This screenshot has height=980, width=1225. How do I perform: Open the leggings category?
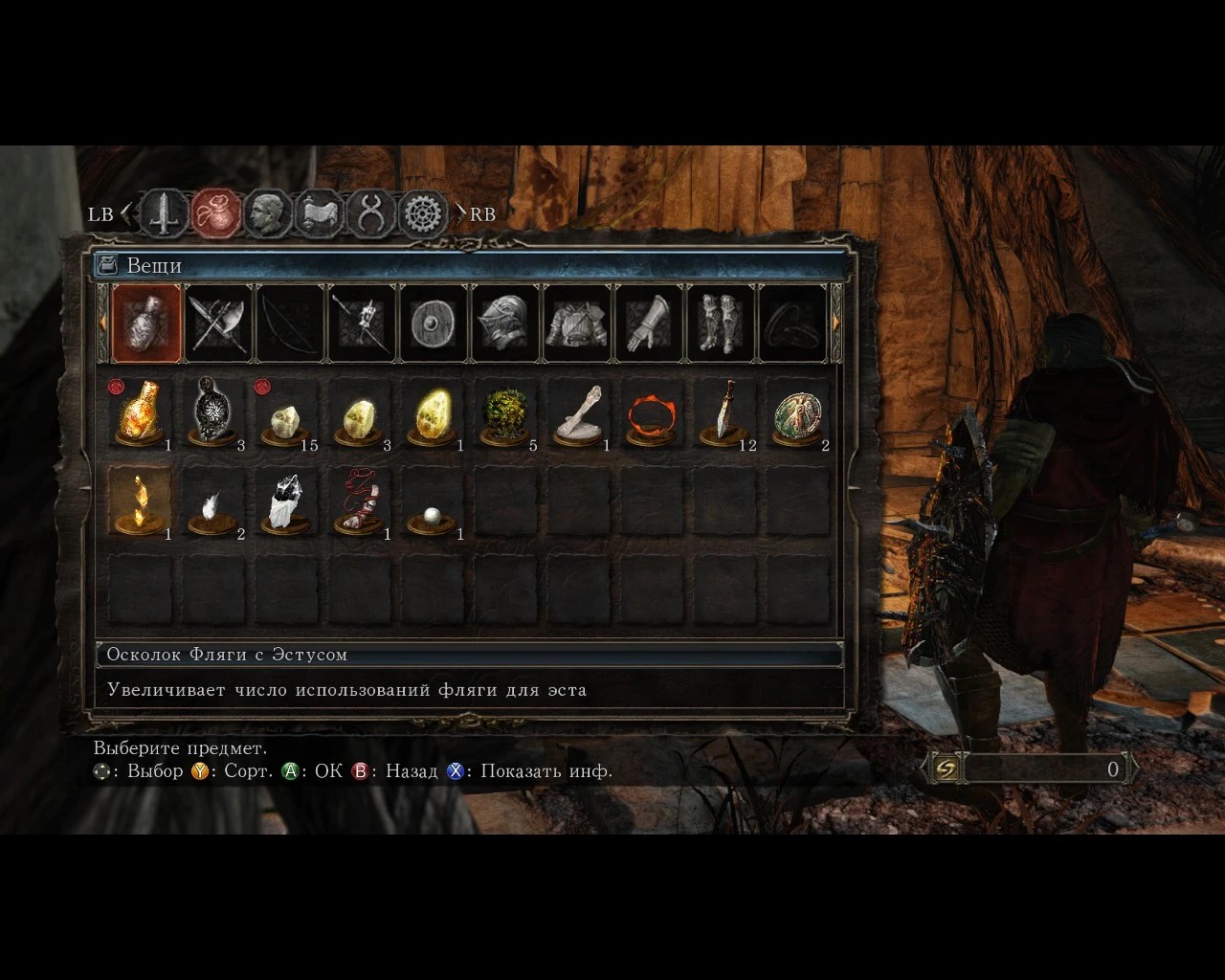(x=721, y=323)
